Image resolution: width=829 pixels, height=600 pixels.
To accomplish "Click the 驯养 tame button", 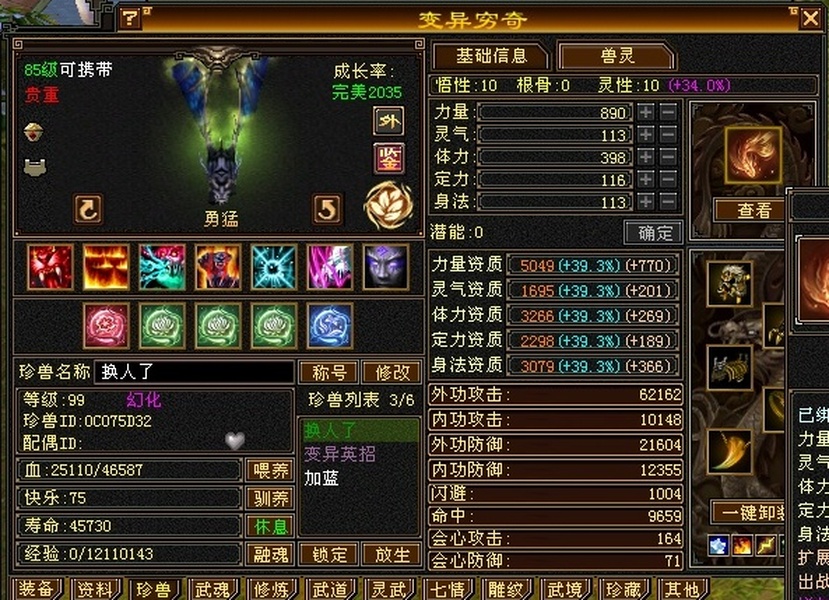I will (269, 498).
